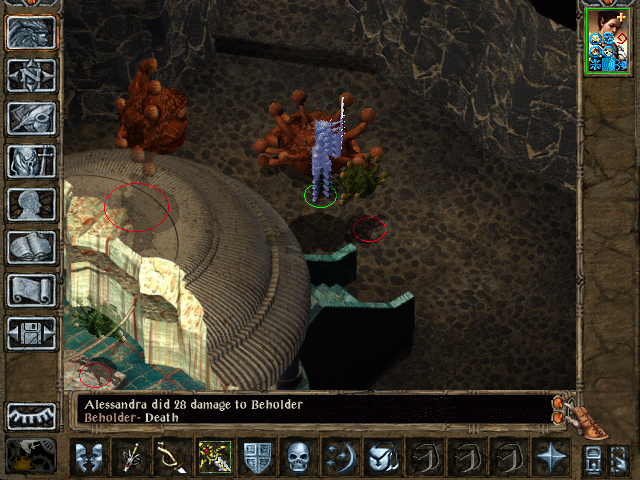Select Alessandra's character portrait
The image size is (640, 480).
click(x=607, y=40)
